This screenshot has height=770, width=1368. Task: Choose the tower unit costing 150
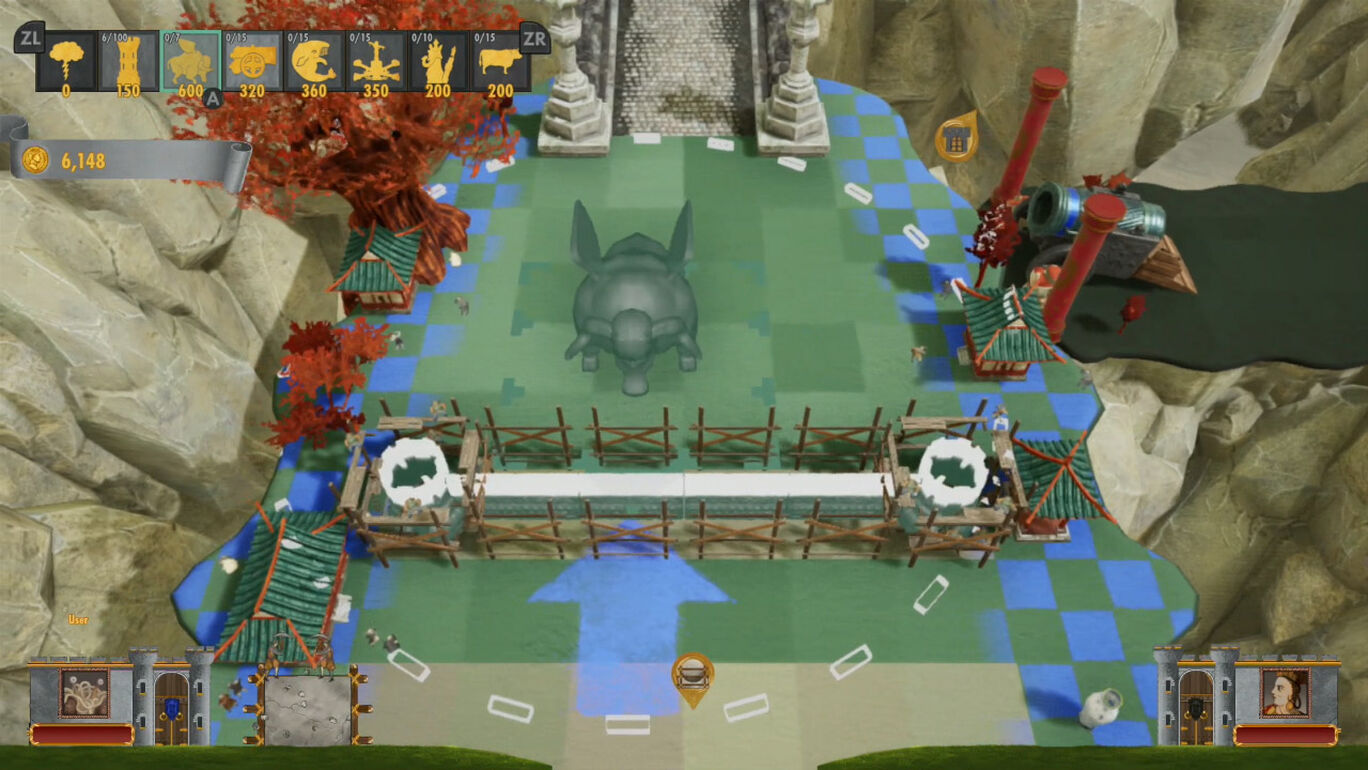tap(128, 62)
